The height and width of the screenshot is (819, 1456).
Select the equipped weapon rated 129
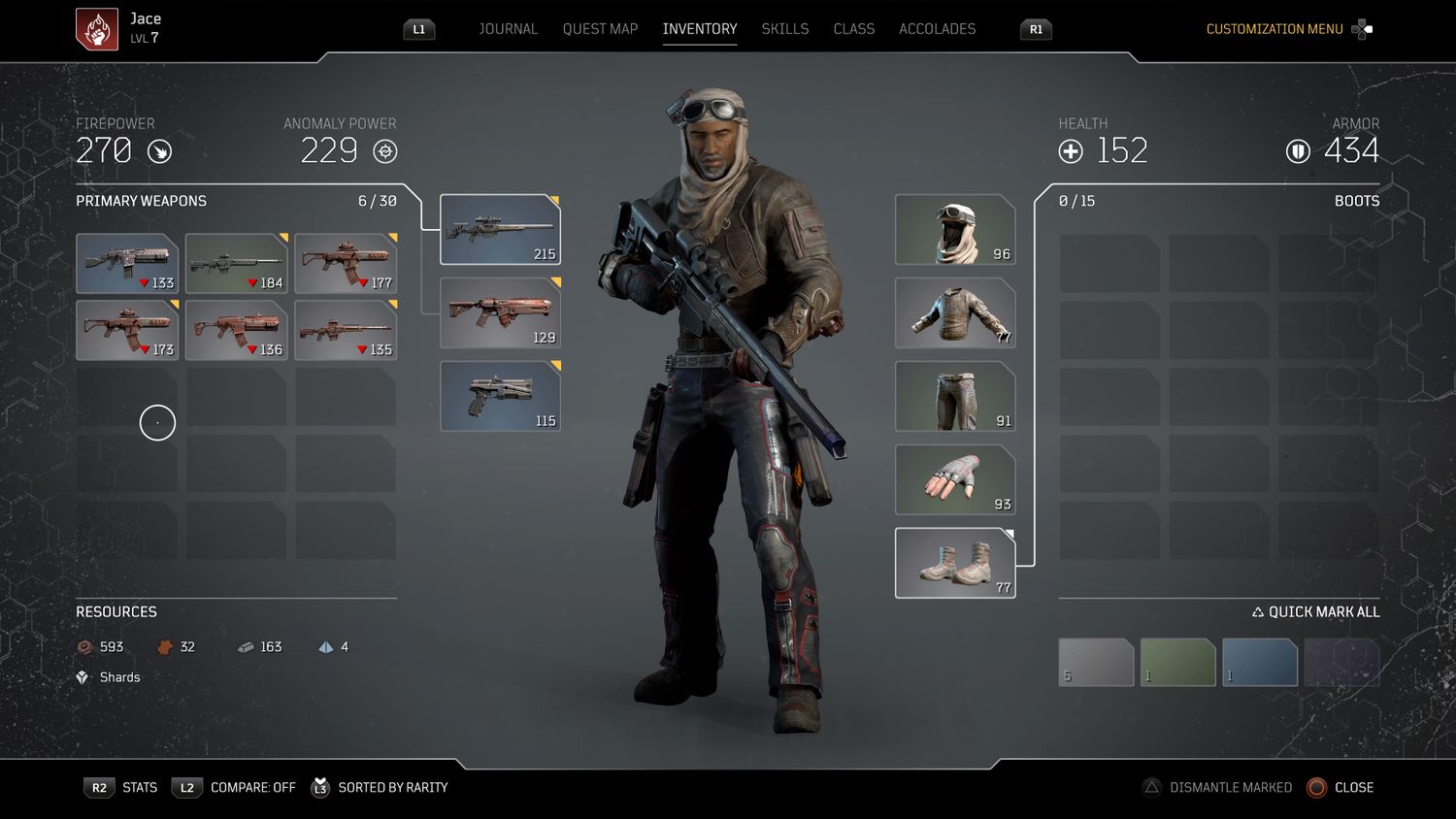pos(500,313)
